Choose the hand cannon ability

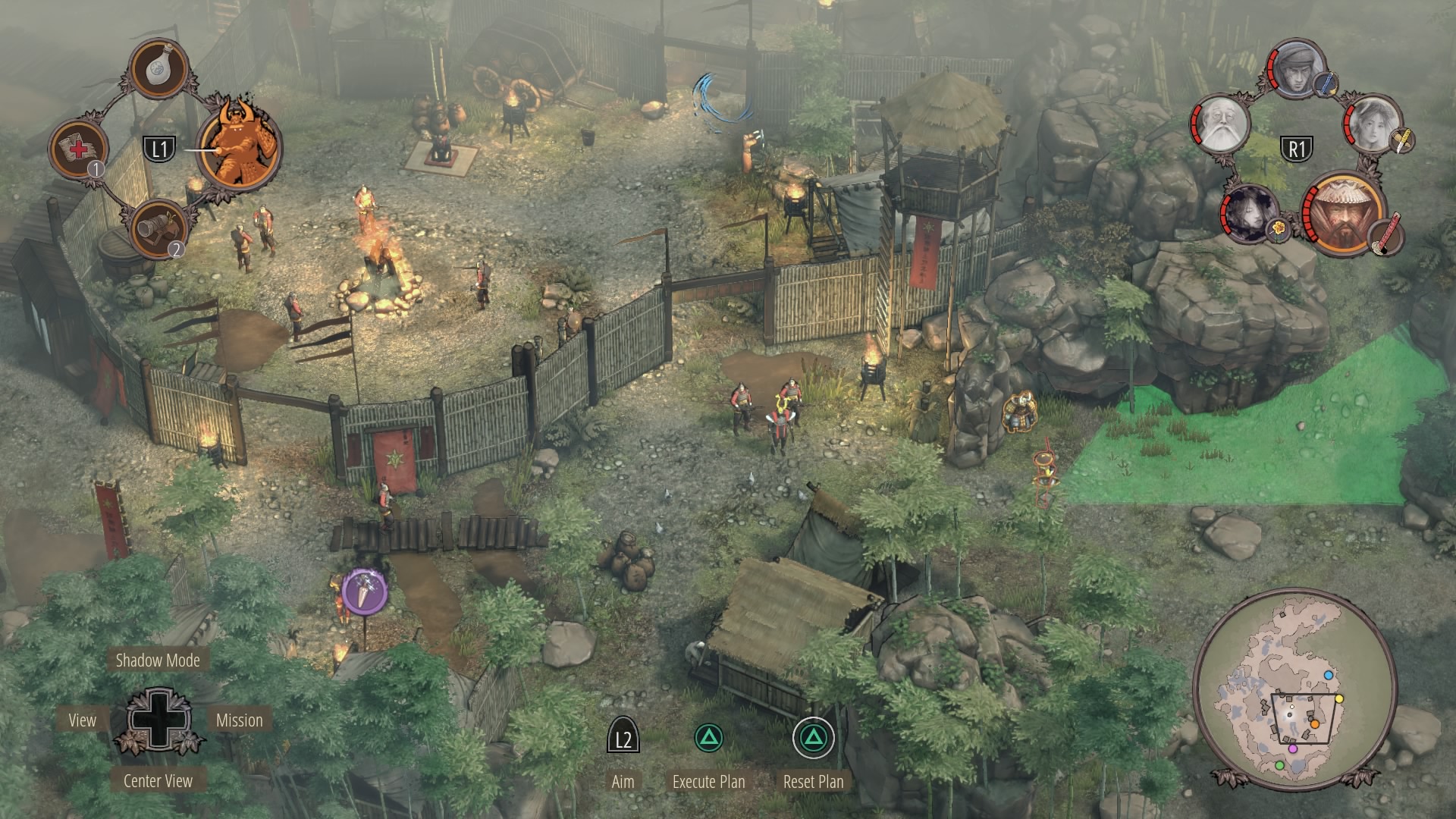(x=158, y=227)
